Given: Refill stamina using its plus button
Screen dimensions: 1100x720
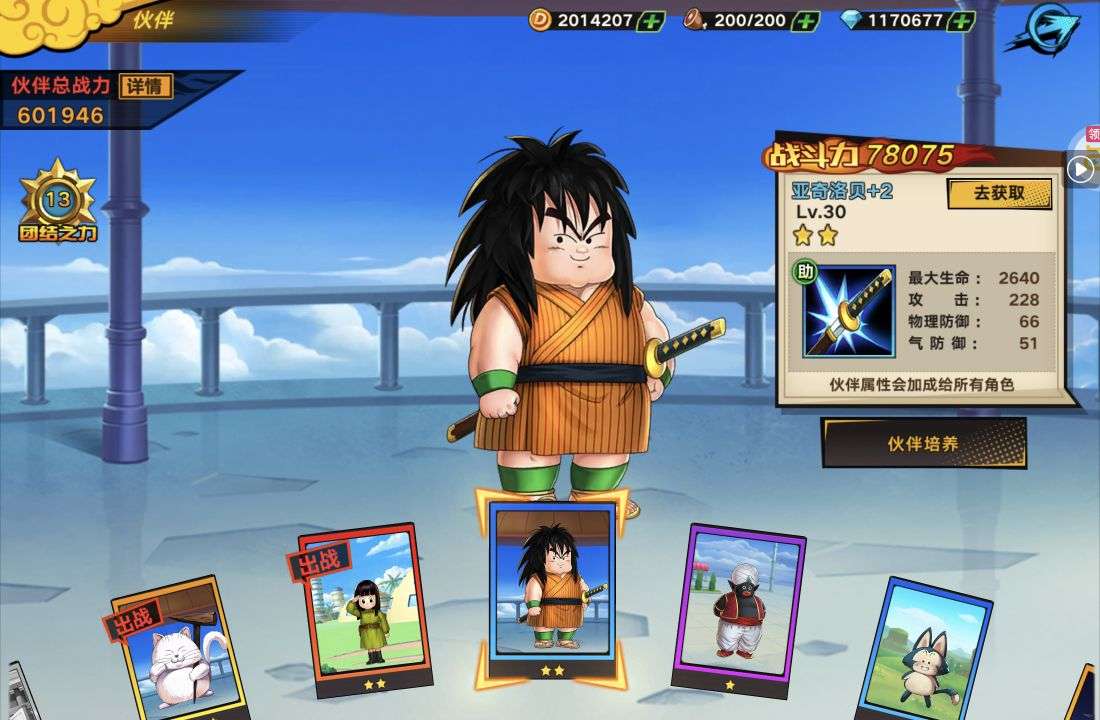Looking at the screenshot, I should 805,20.
